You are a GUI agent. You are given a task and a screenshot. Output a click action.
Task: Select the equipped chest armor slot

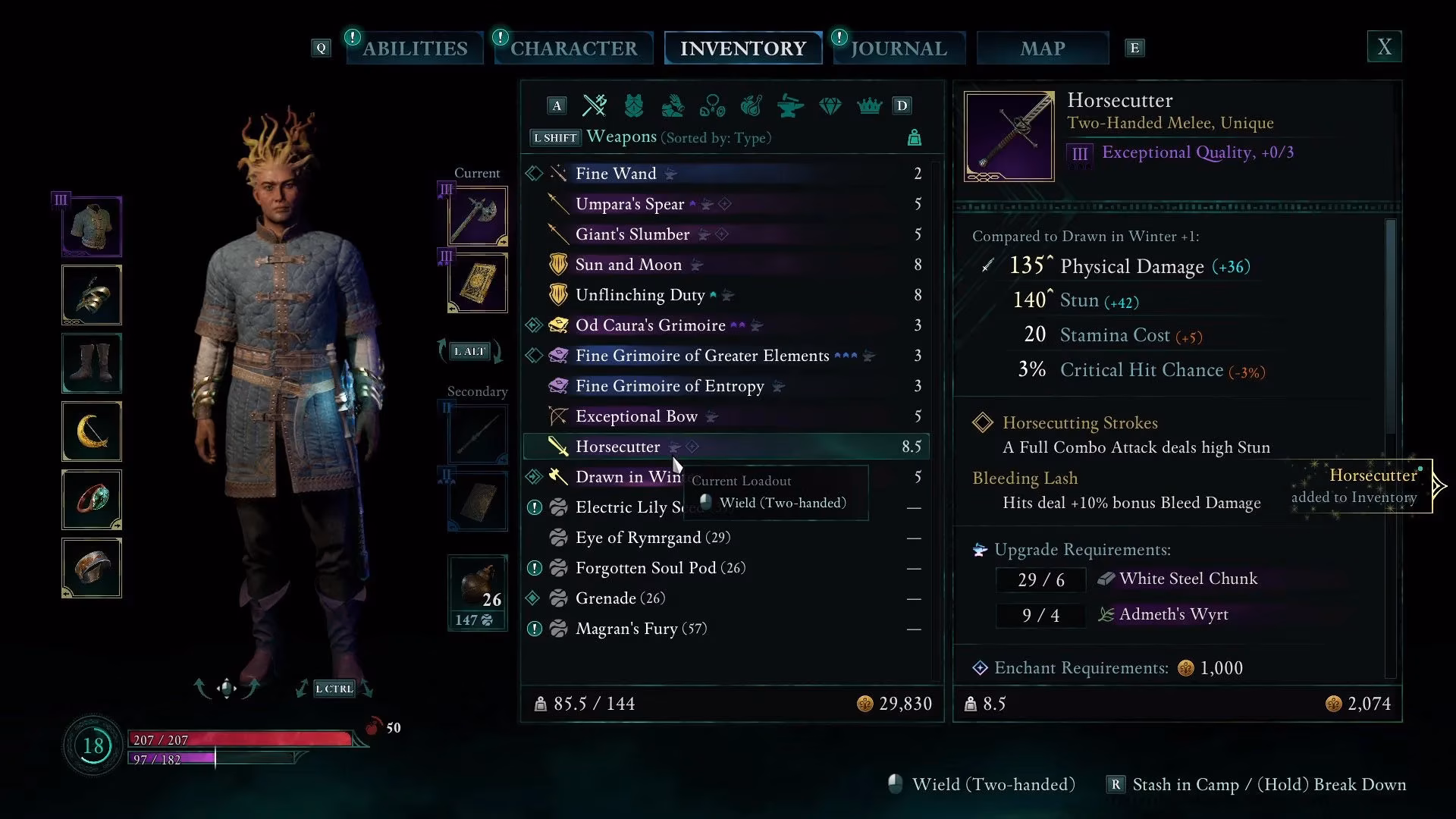tap(91, 226)
